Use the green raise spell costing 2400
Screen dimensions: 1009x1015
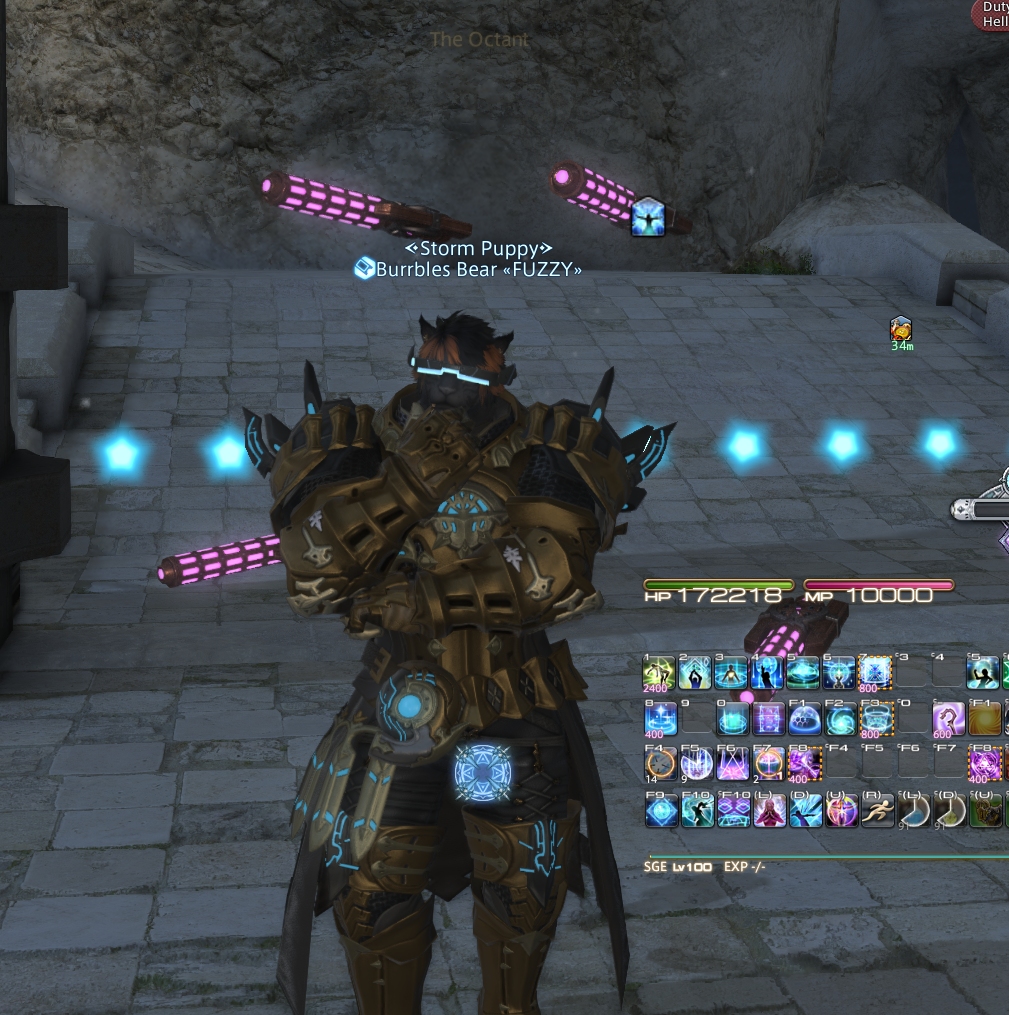point(658,673)
